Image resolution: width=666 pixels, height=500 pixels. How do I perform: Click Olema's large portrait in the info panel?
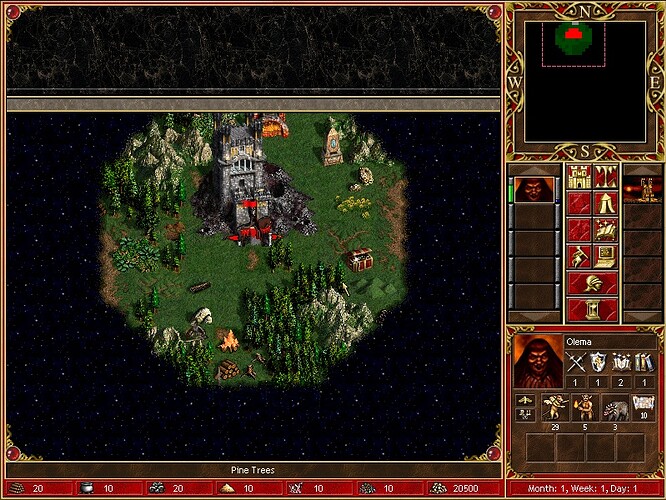[537, 360]
